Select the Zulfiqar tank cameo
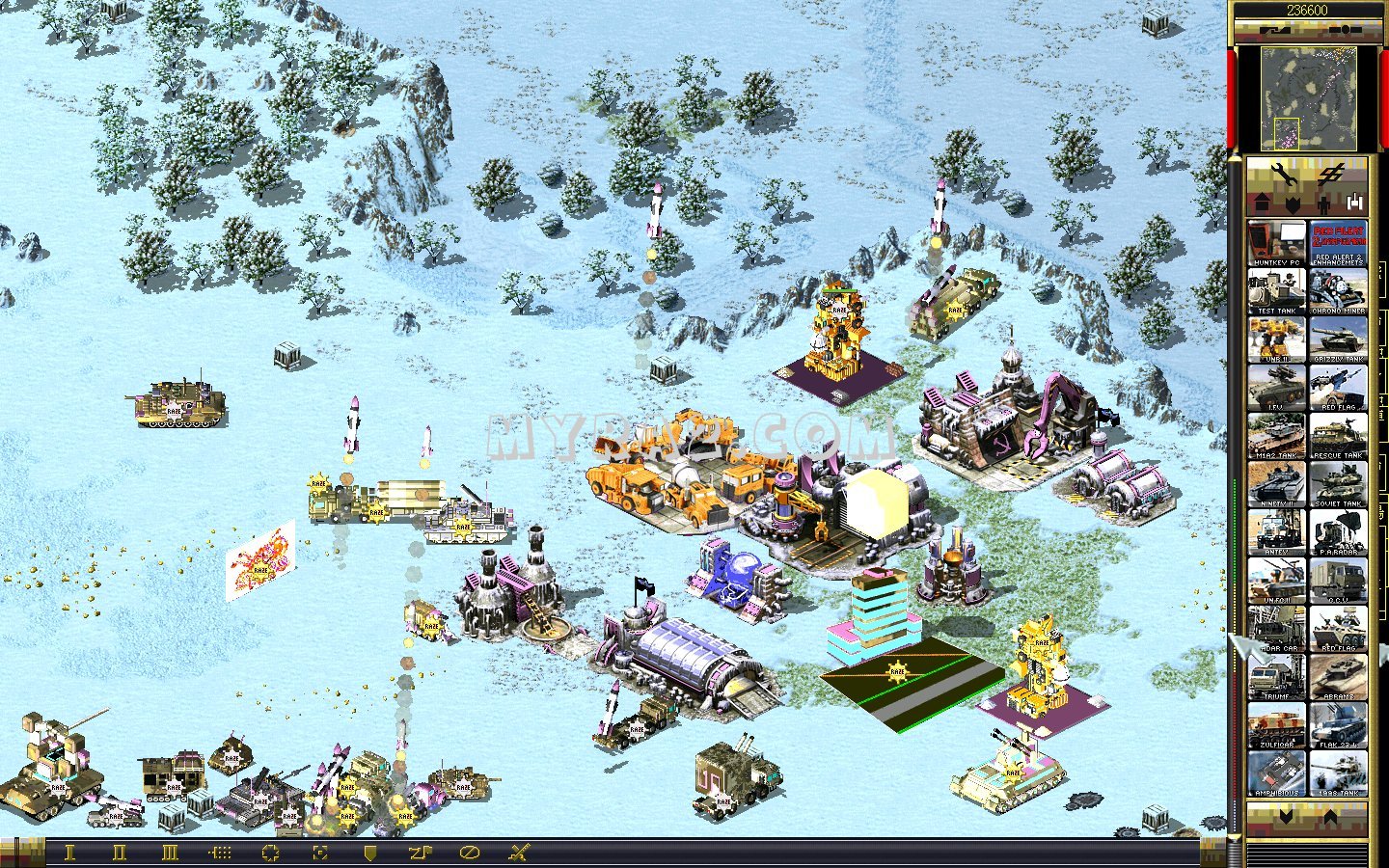This screenshot has height=868, width=1389. (x=1276, y=725)
